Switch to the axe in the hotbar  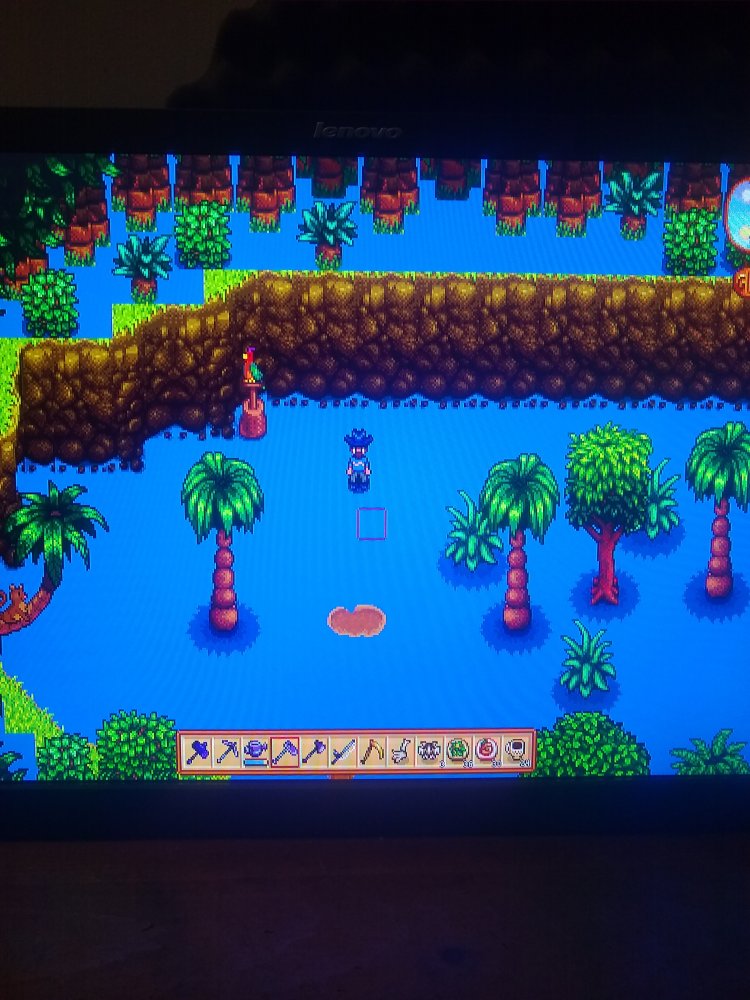[313, 751]
